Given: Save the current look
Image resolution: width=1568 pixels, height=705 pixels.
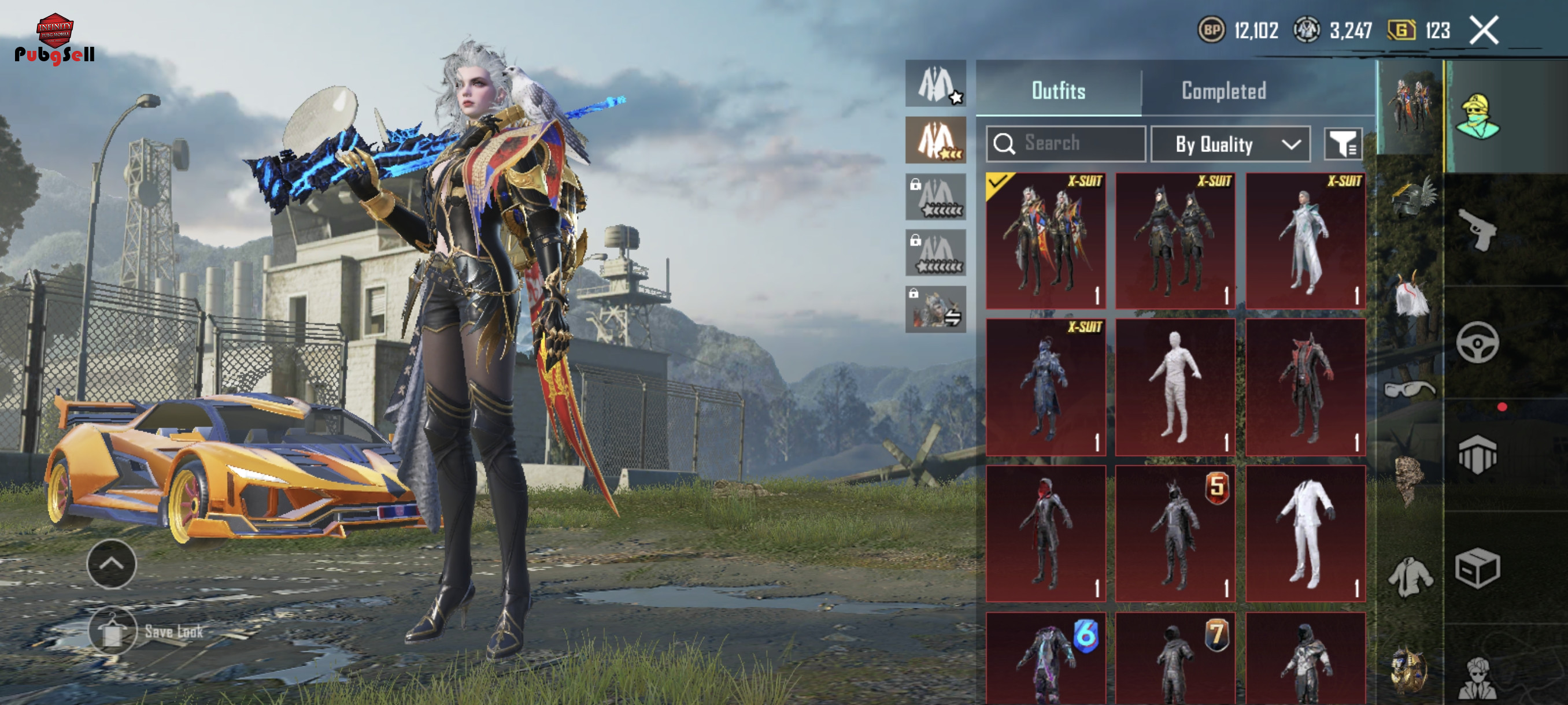Looking at the screenshot, I should (x=113, y=632).
